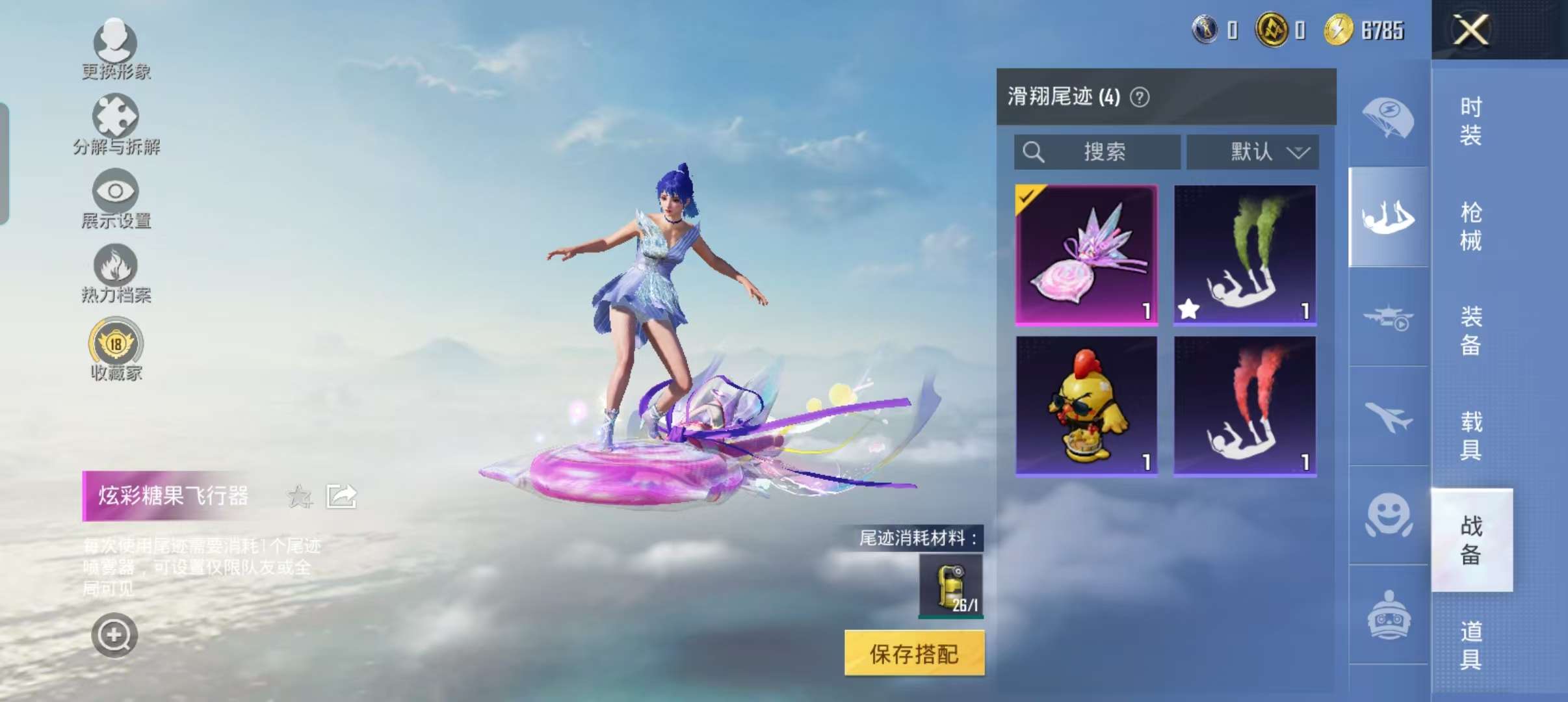The image size is (1568, 702).
Task: Click the 搜索 search input field
Action: click(1099, 151)
